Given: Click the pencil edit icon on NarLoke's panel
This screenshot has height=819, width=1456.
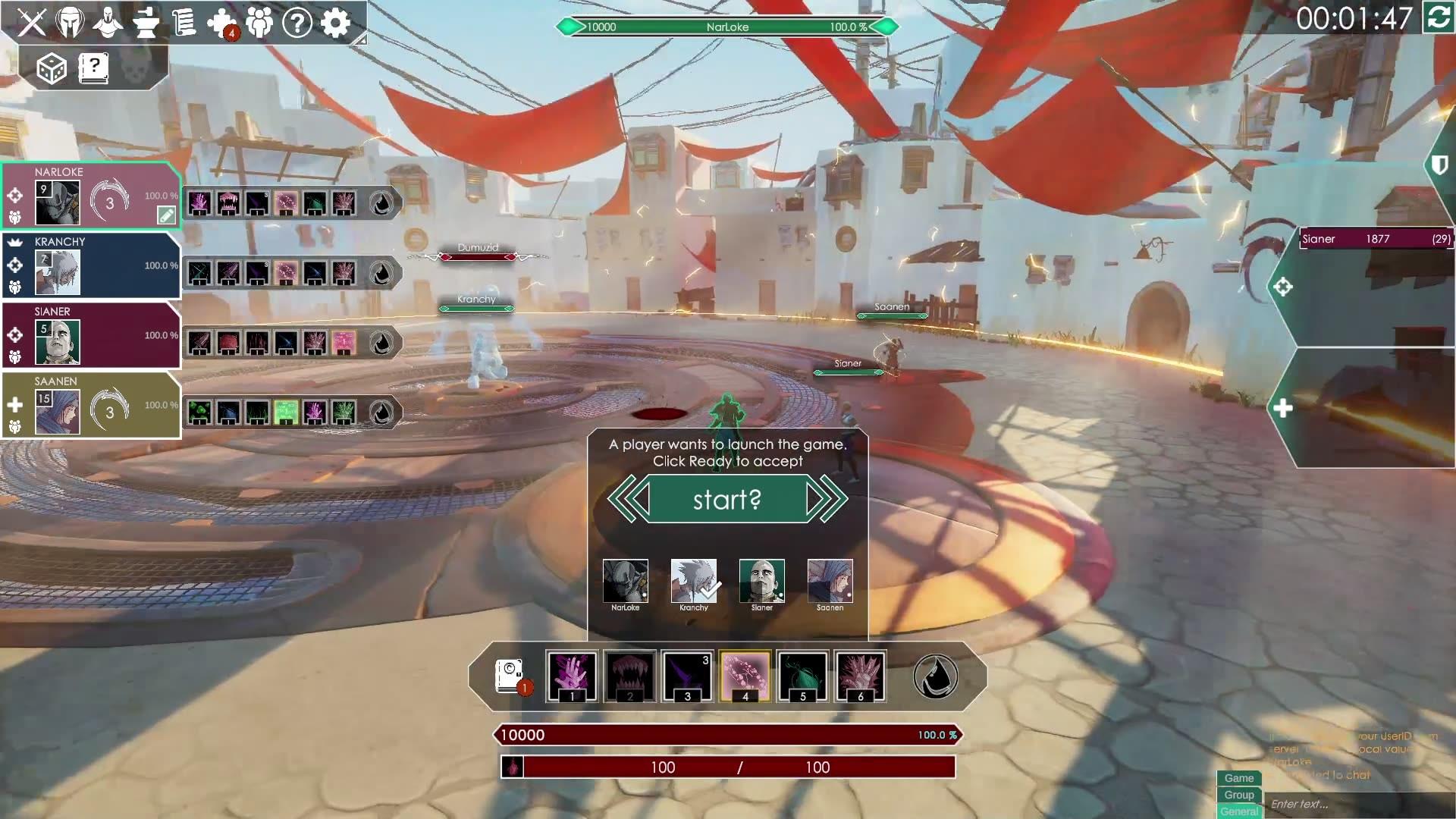Looking at the screenshot, I should click(165, 215).
